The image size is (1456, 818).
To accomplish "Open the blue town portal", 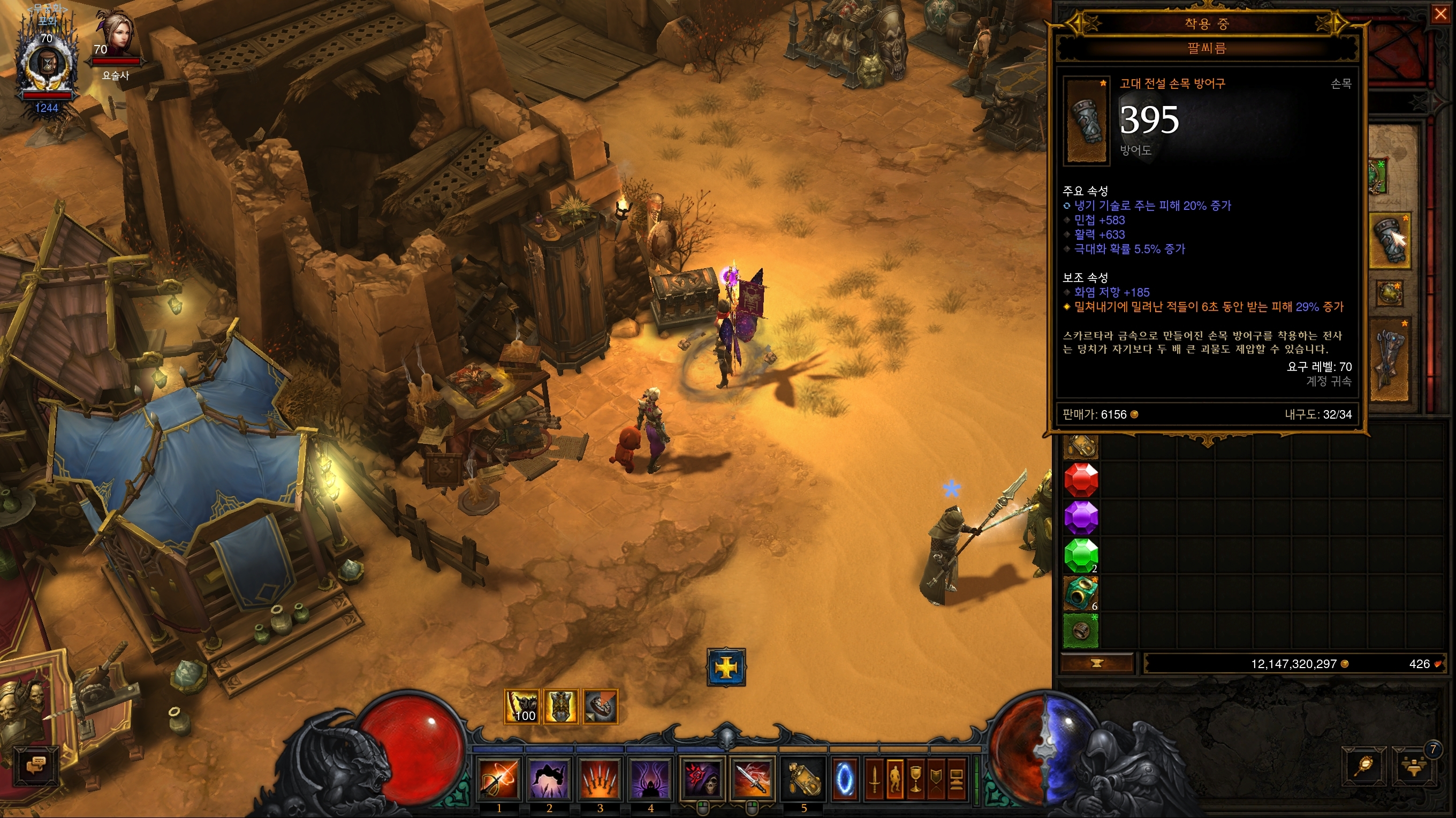I will coord(846,779).
